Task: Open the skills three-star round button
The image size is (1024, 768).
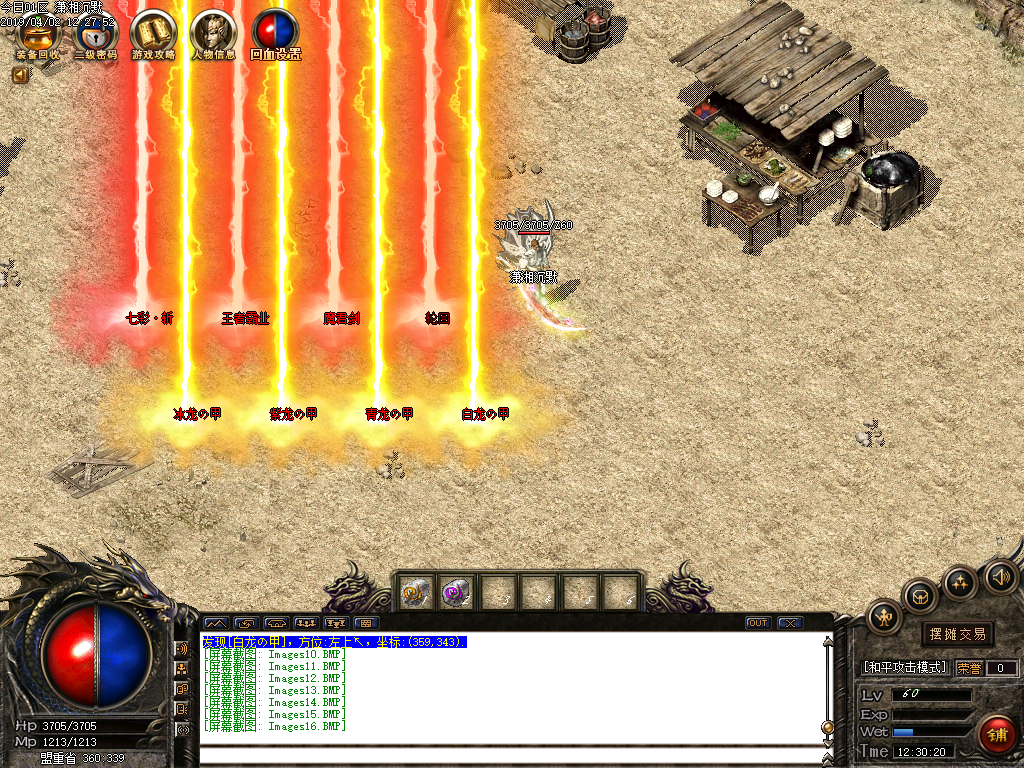Action: 960,582
